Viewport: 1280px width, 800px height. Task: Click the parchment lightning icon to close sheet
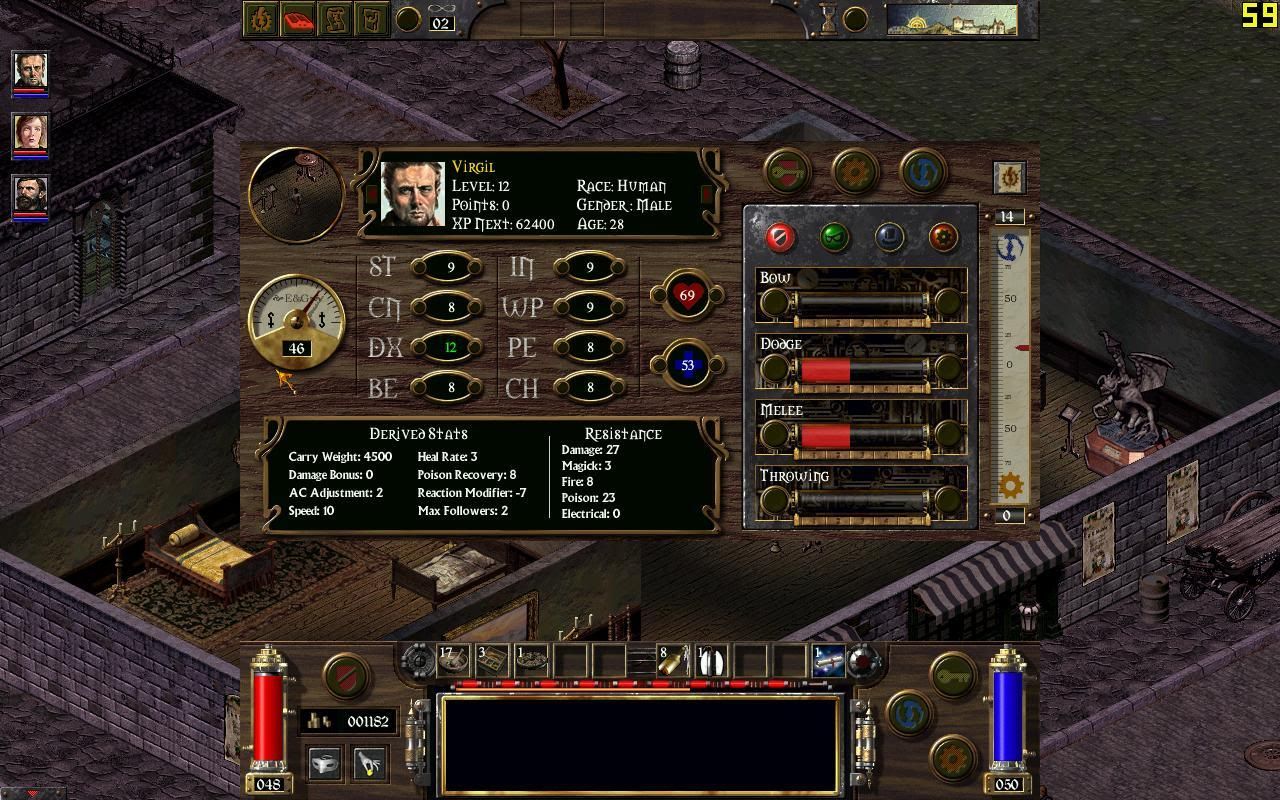(x=1009, y=178)
